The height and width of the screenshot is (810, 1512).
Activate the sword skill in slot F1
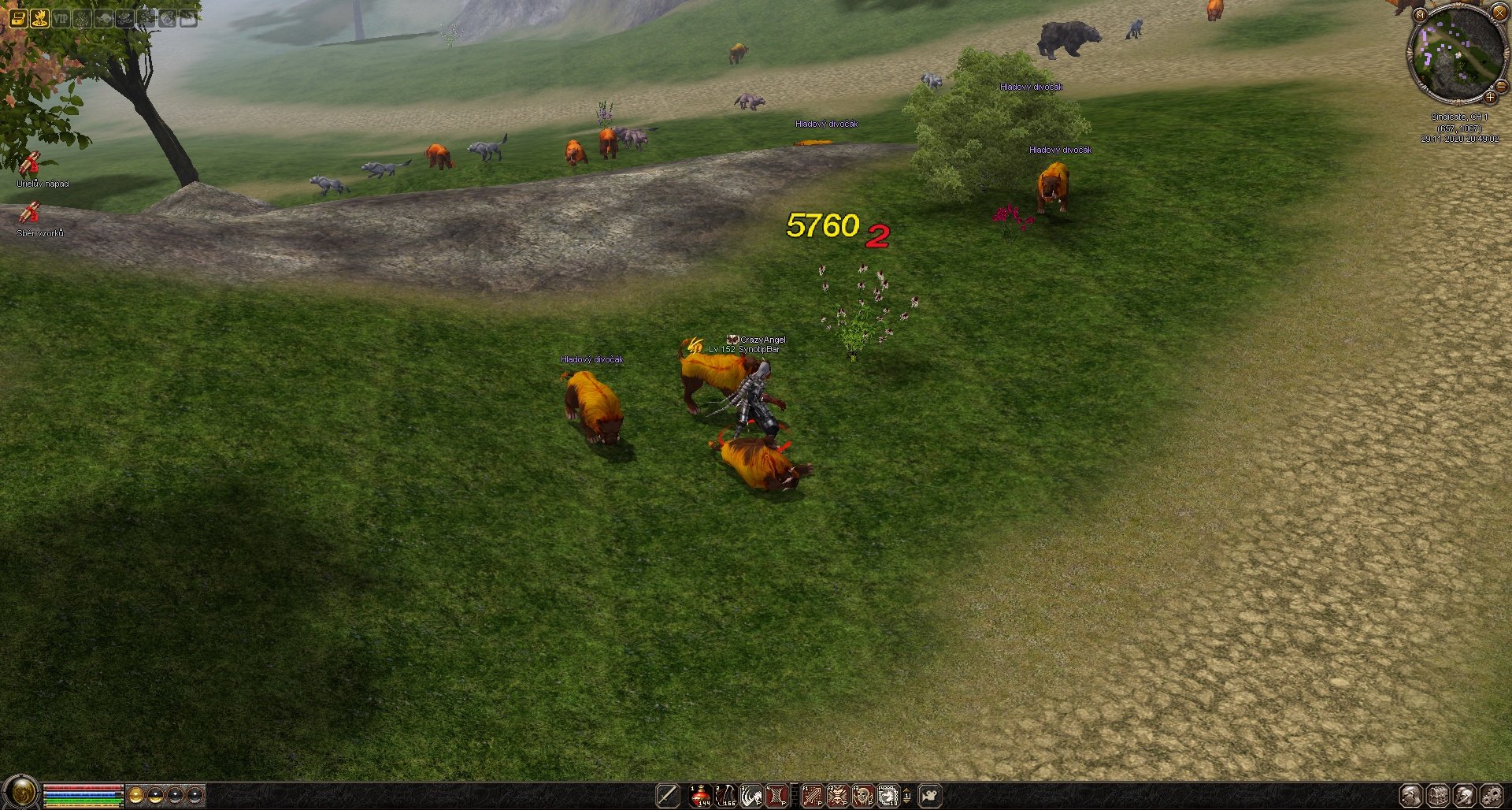(x=812, y=796)
